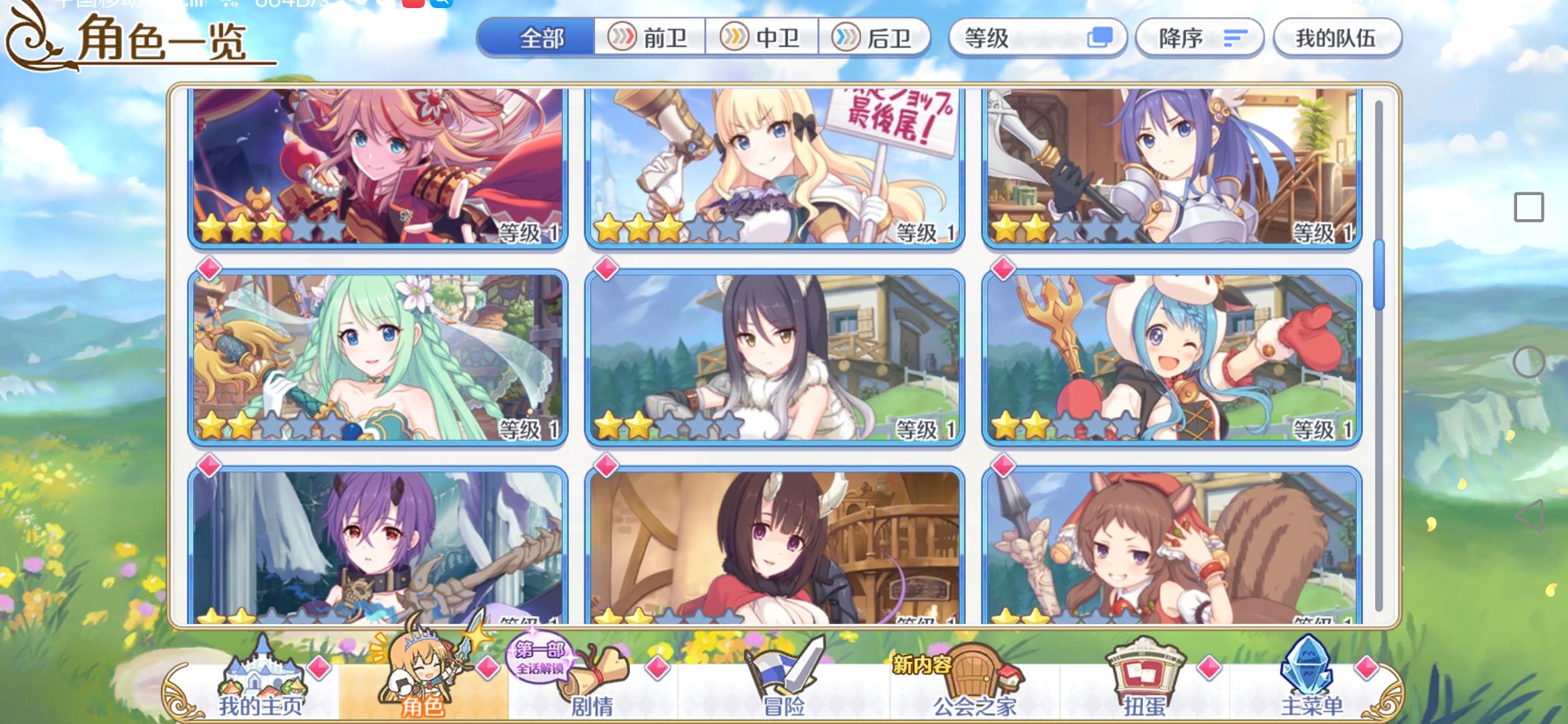Toggle descending order with 降序
The image size is (1568, 724).
1199,38
